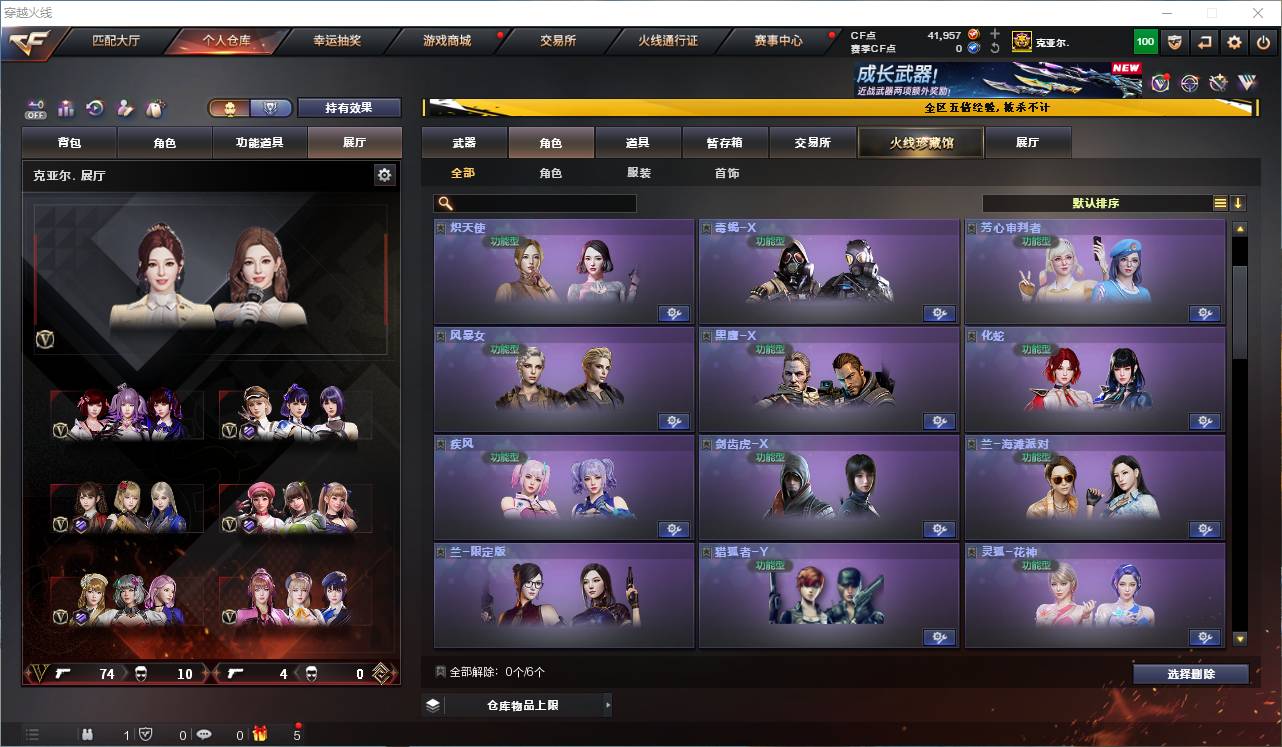This screenshot has width=1282, height=747.
Task: Open the showroom settings gear beside 克亚尔.展厅
Action: tap(384, 174)
